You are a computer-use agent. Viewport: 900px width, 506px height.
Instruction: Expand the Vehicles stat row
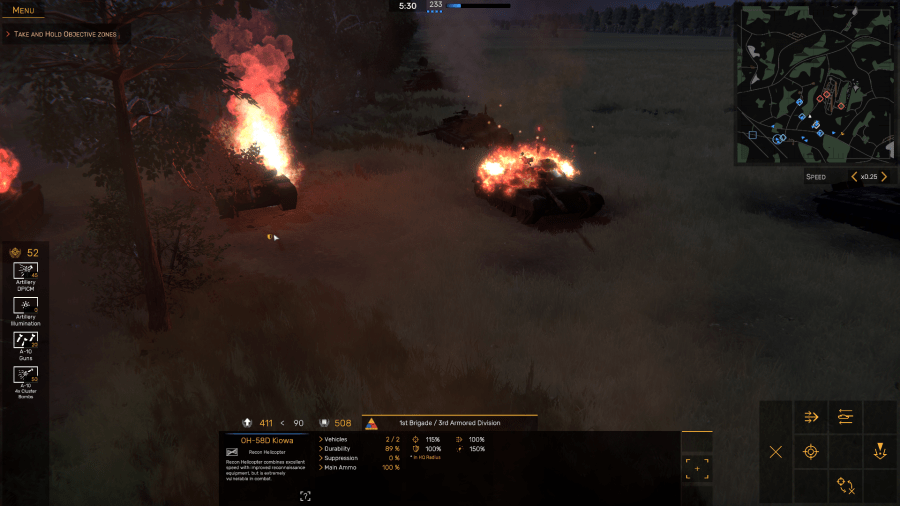click(334, 439)
